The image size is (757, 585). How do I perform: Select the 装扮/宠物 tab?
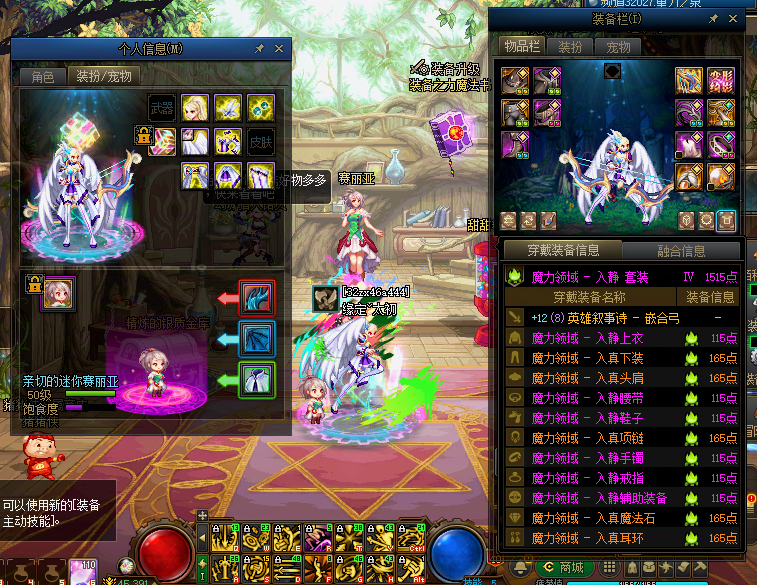click(x=104, y=76)
